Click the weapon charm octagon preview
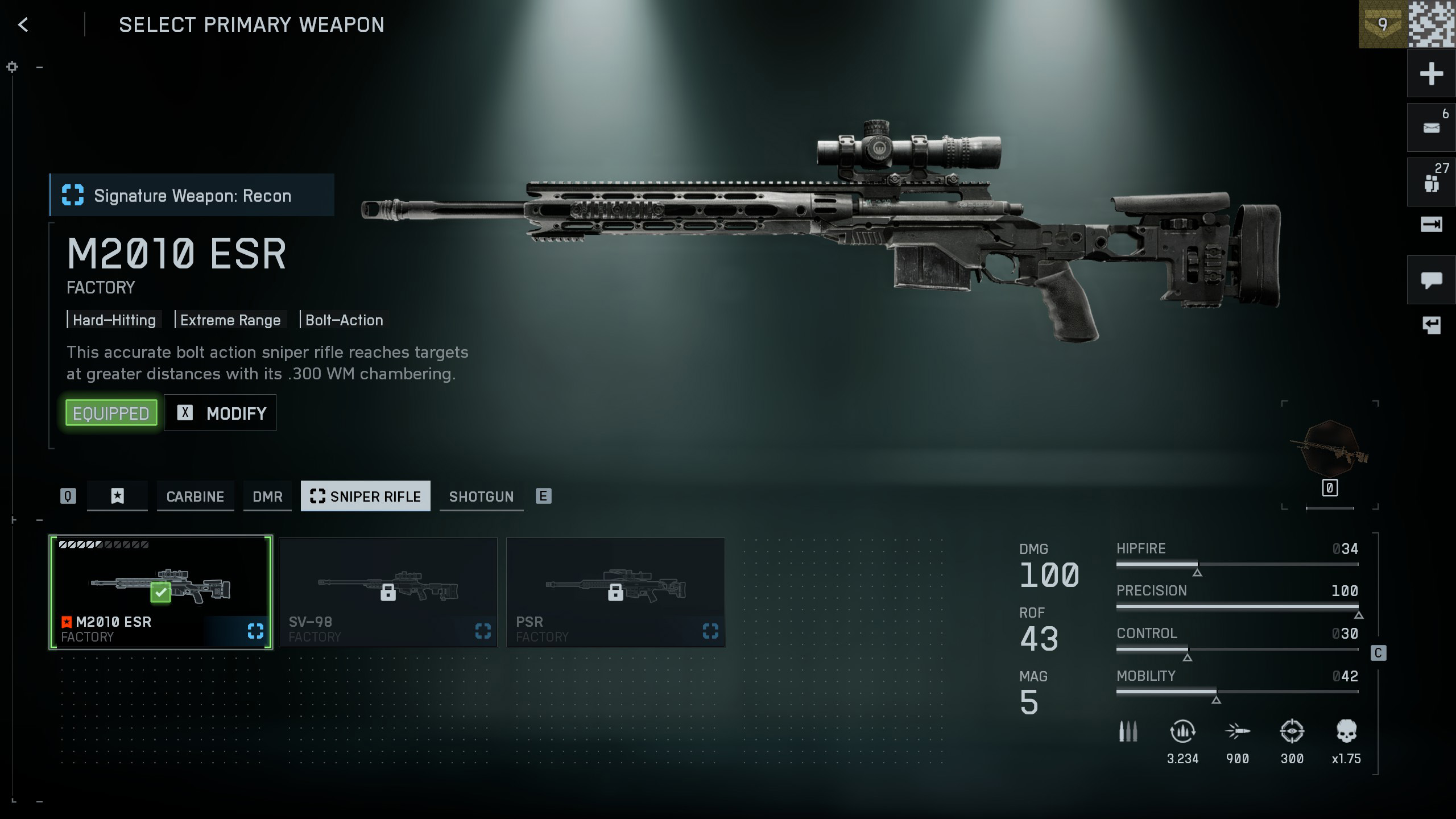This screenshot has width=1456, height=819. pyautogui.click(x=1331, y=449)
